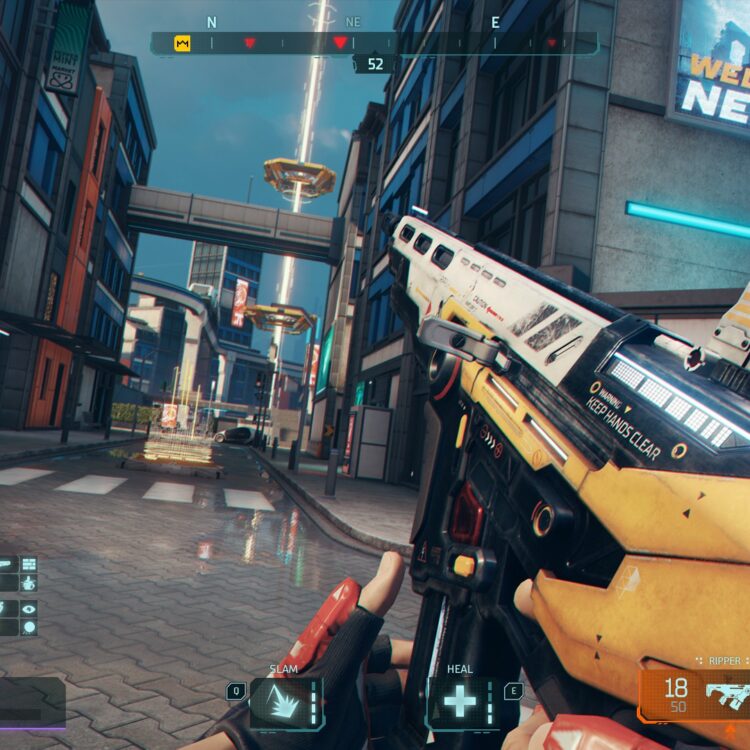Image resolution: width=750 pixels, height=750 pixels.
Task: Use the Heal ability icon
Action: click(460, 702)
